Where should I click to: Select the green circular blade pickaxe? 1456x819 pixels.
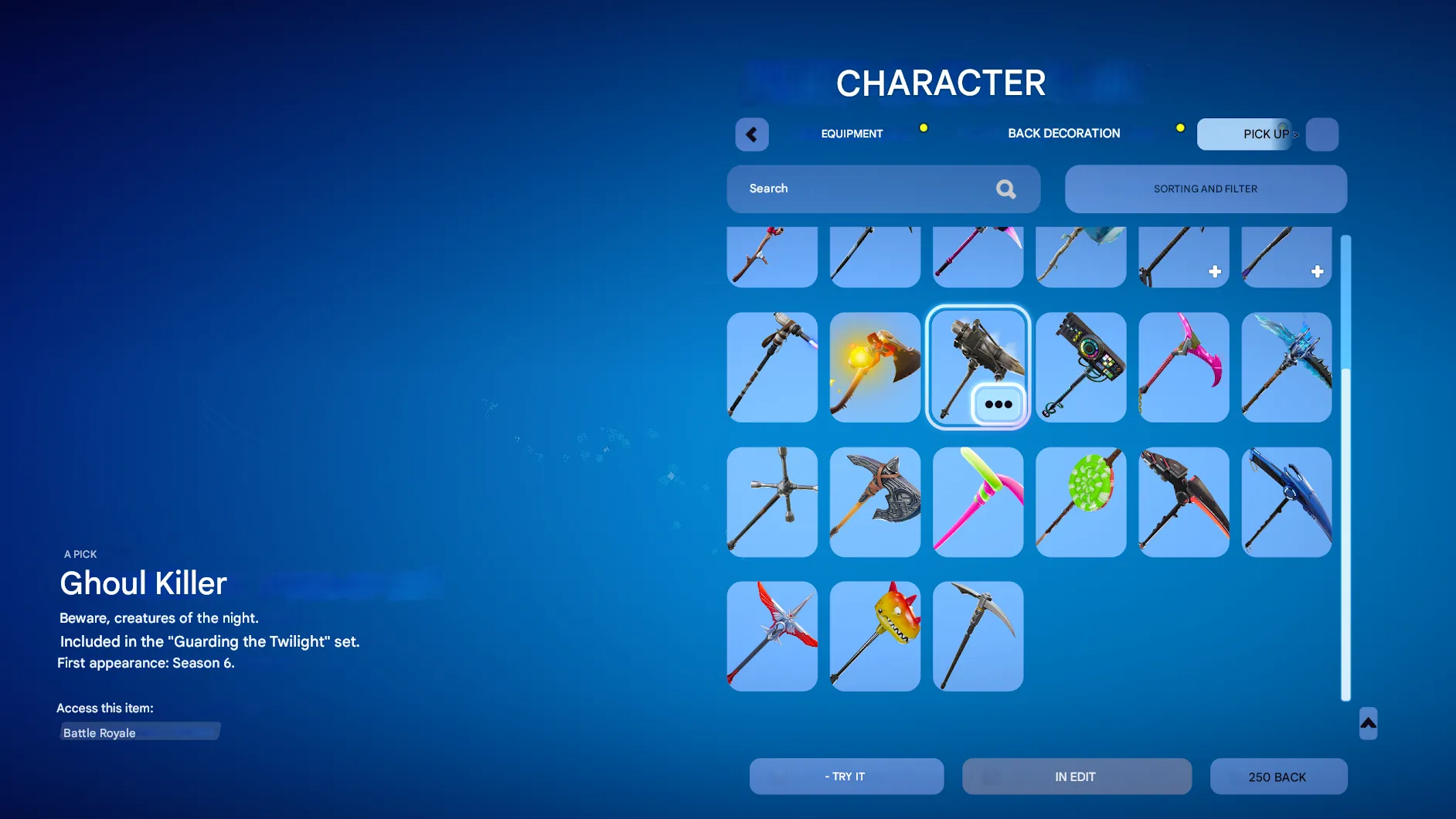coord(1080,501)
